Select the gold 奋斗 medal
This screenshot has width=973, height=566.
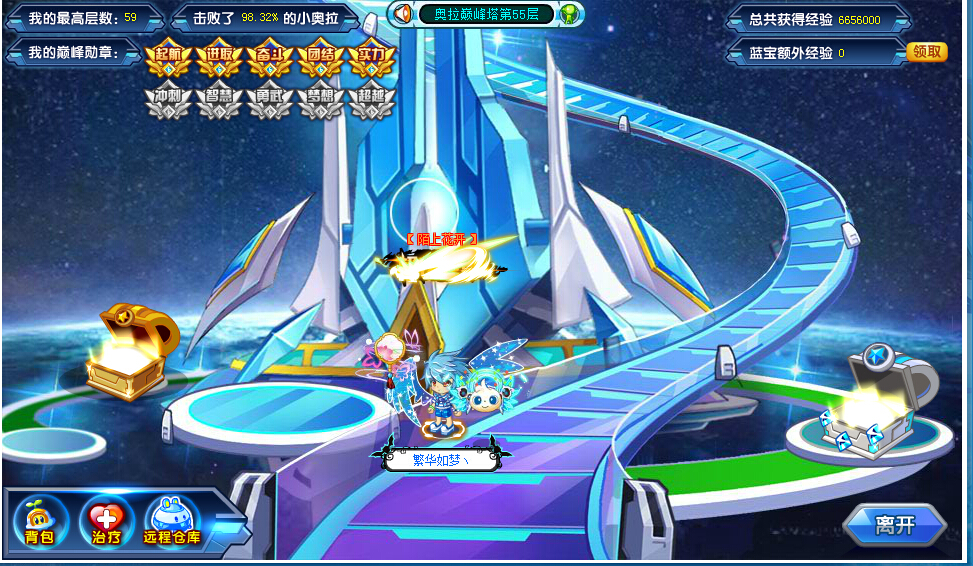[x=270, y=59]
